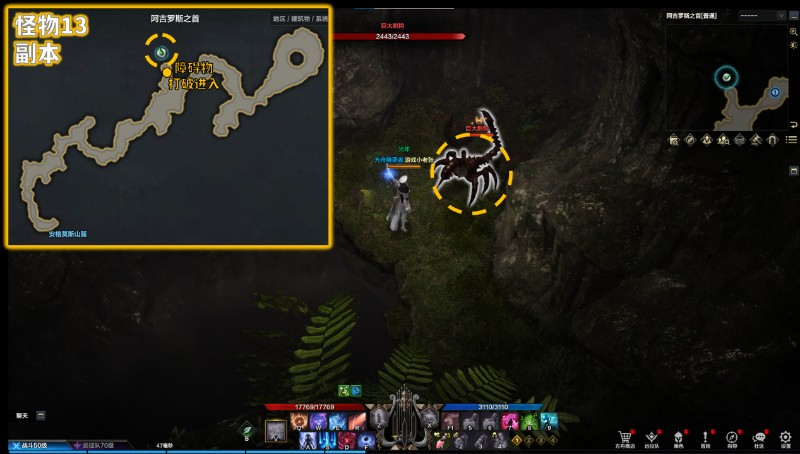This screenshot has width=800, height=454.
Task: Click the blue number 1 minimap marker
Action: 775,92
